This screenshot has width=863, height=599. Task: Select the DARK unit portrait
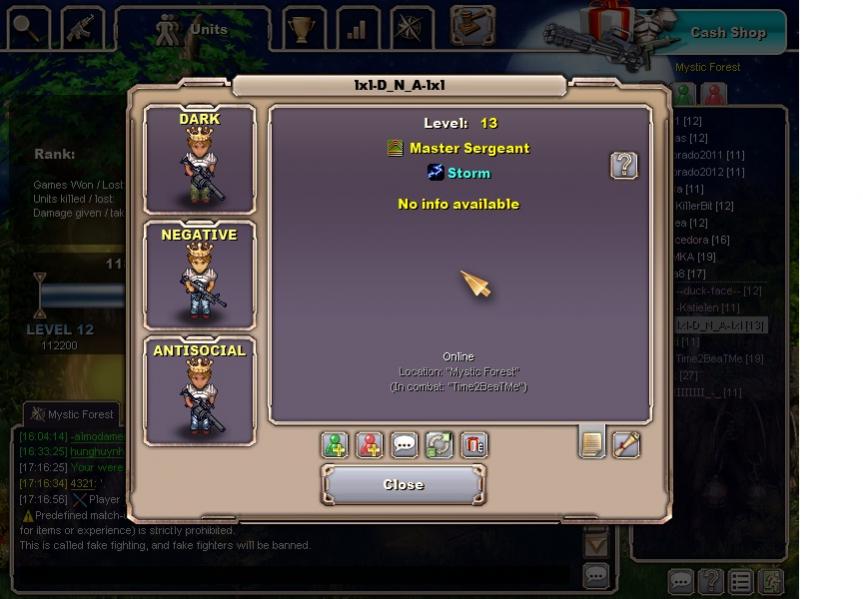pos(199,159)
